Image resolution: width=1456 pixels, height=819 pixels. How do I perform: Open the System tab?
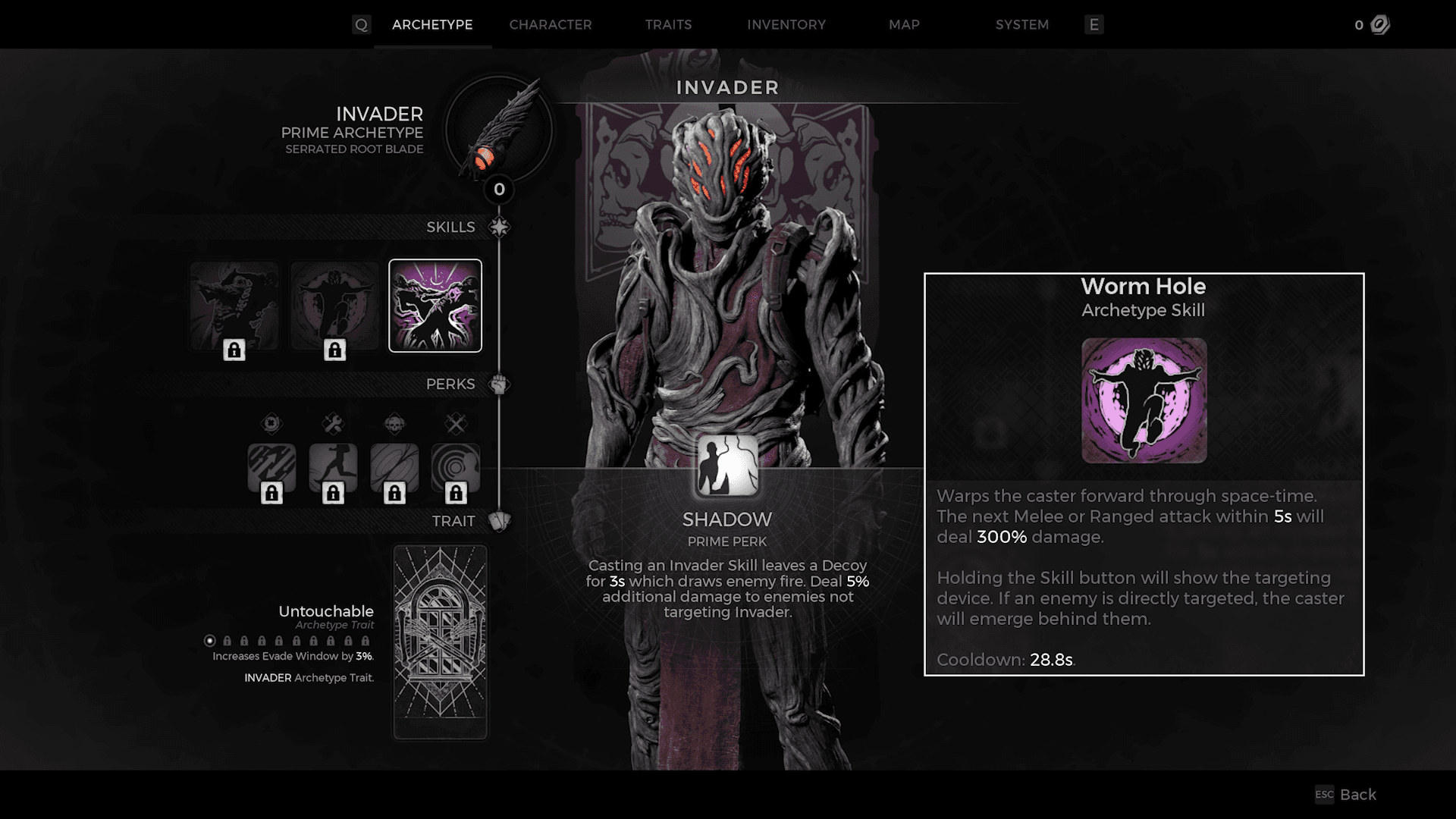tap(1021, 25)
